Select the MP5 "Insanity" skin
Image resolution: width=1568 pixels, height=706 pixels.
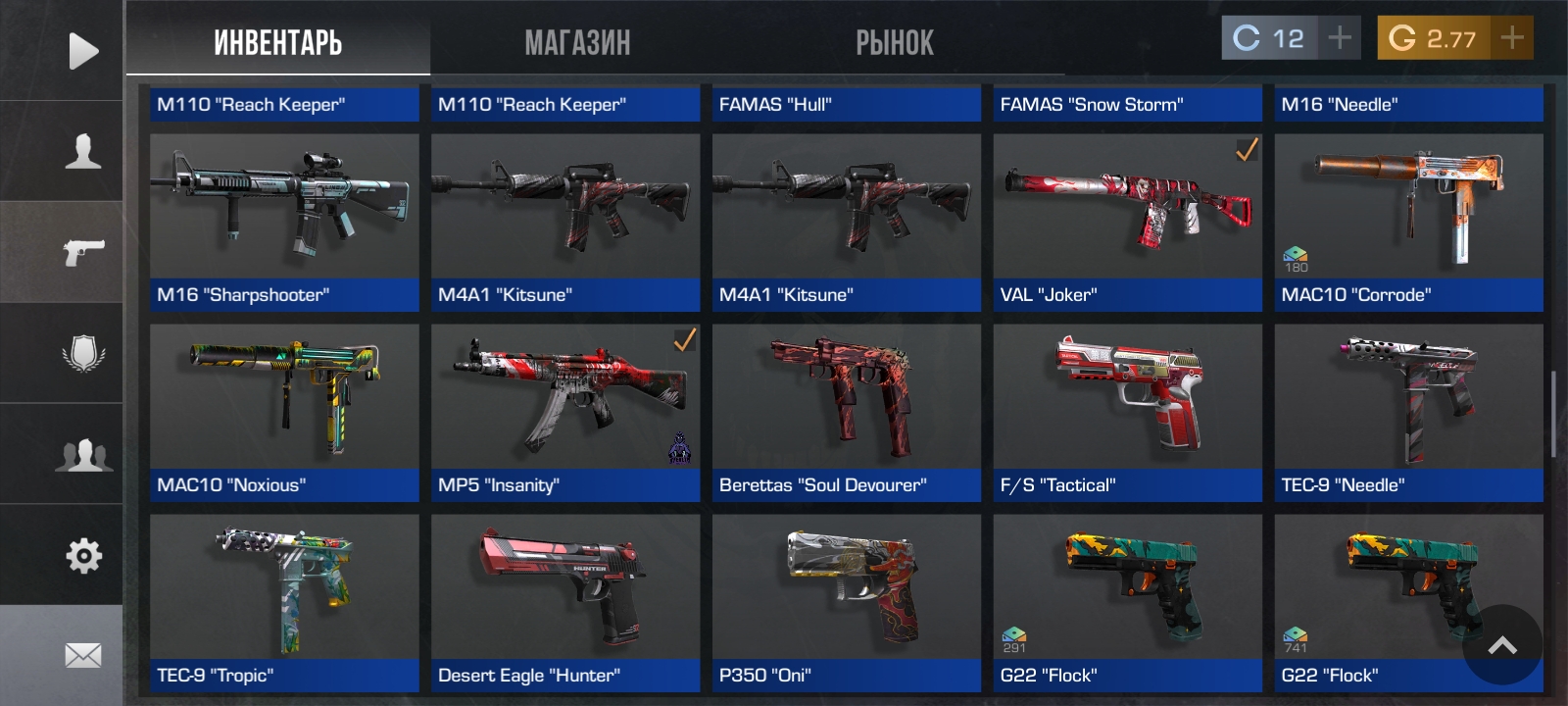(565, 412)
